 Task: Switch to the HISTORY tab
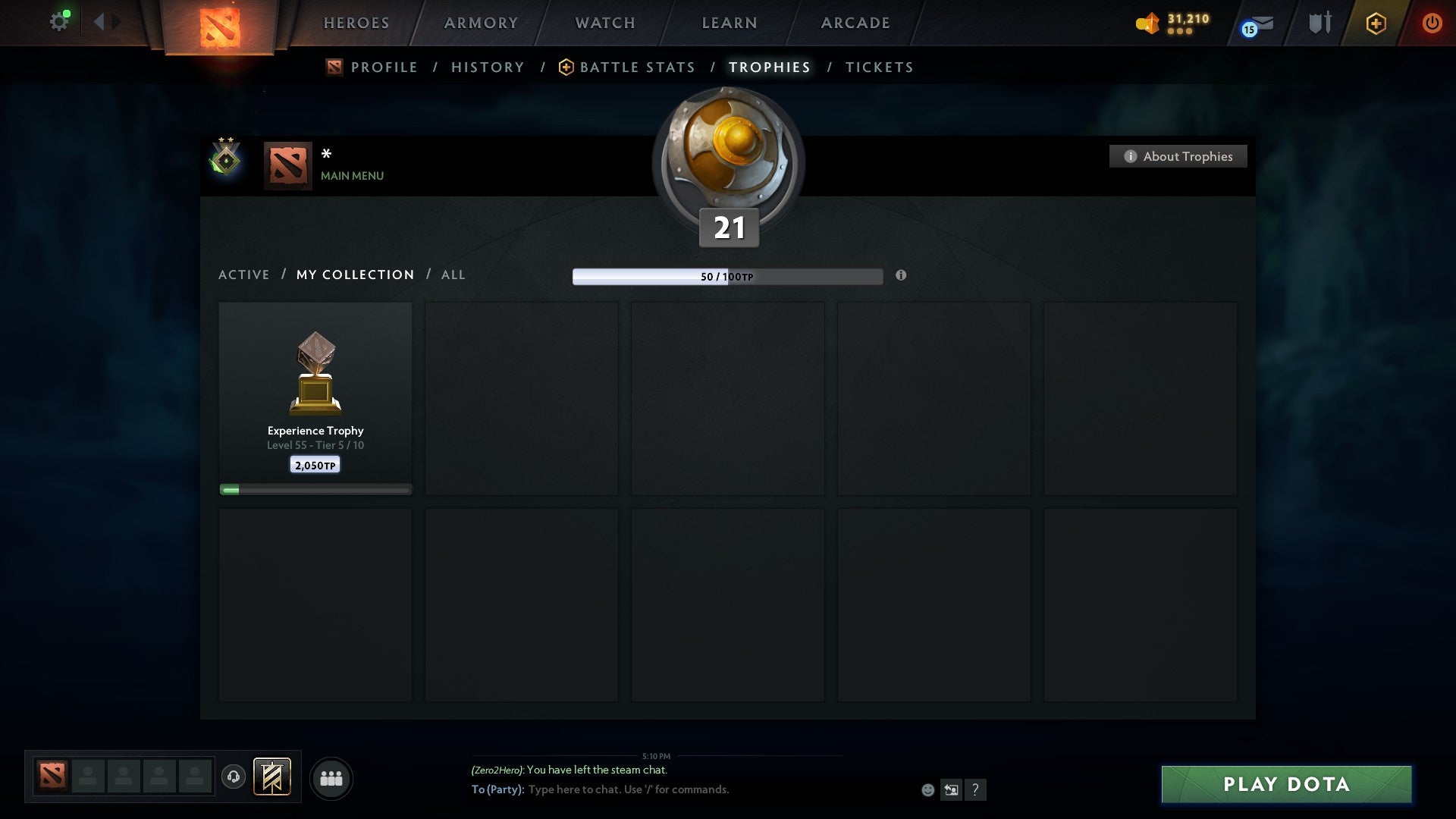488,67
